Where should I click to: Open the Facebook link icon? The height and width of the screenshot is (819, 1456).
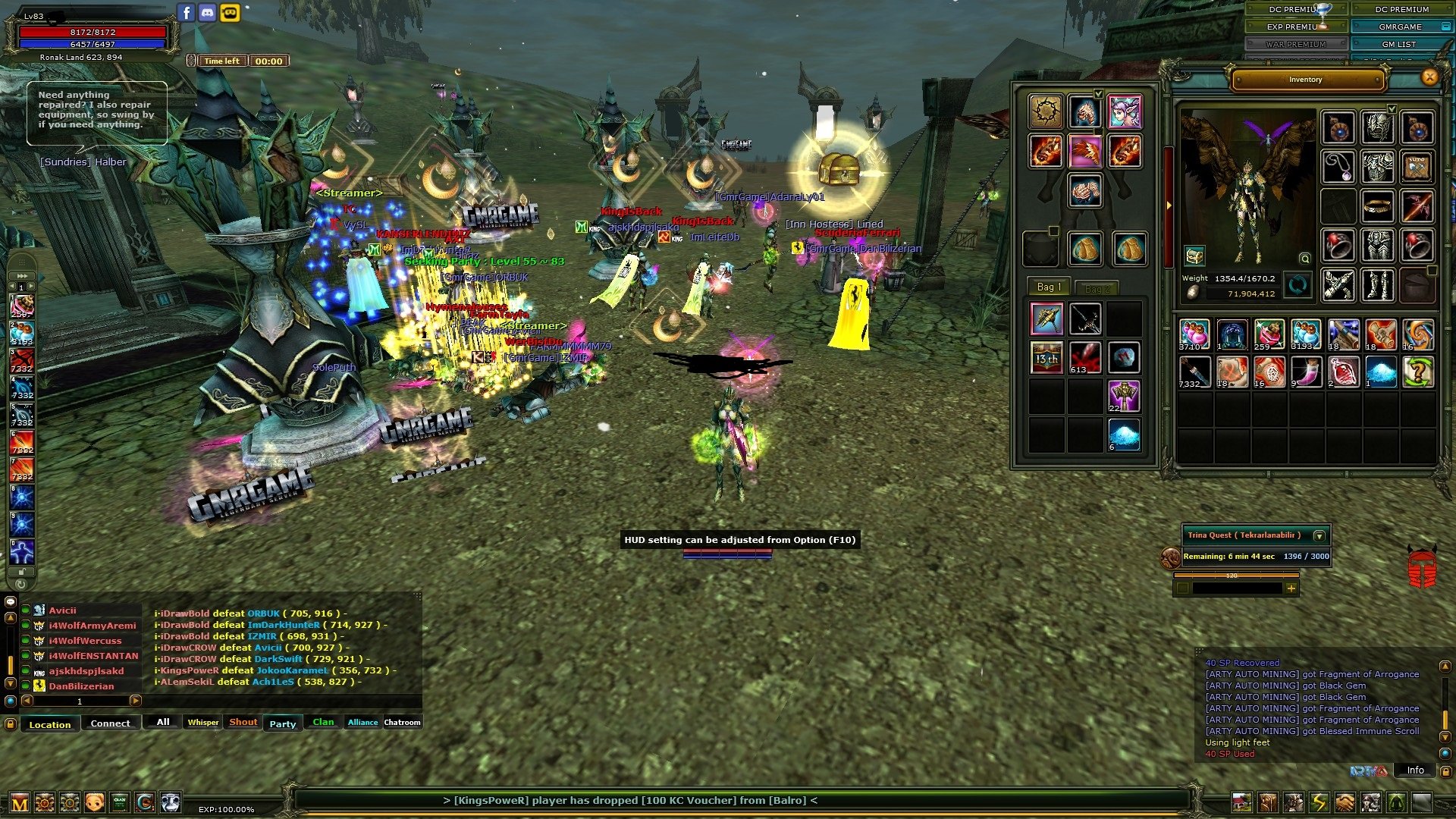(187, 12)
